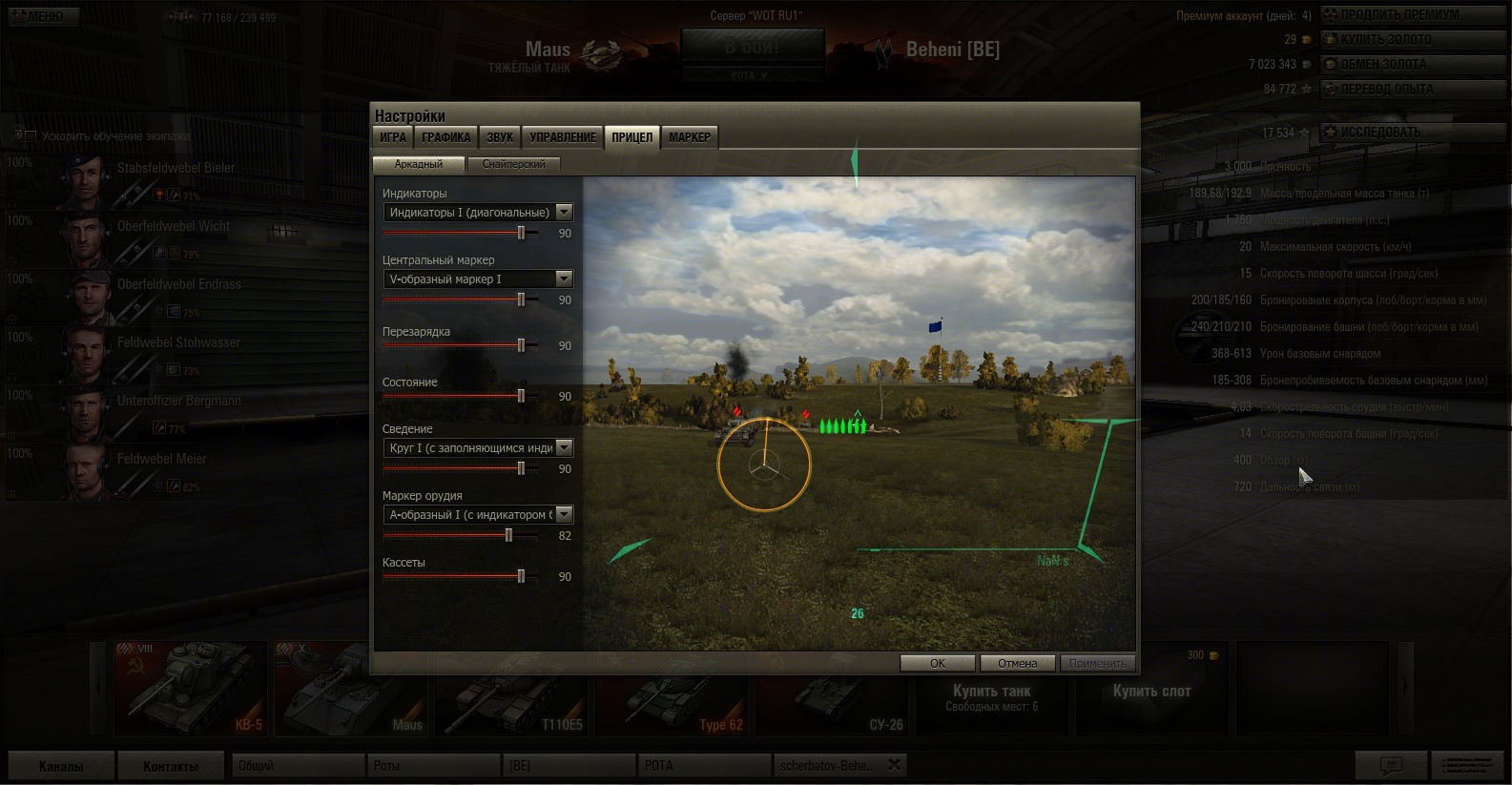Select the Аркадный sight sub-tab

pyautogui.click(x=419, y=164)
